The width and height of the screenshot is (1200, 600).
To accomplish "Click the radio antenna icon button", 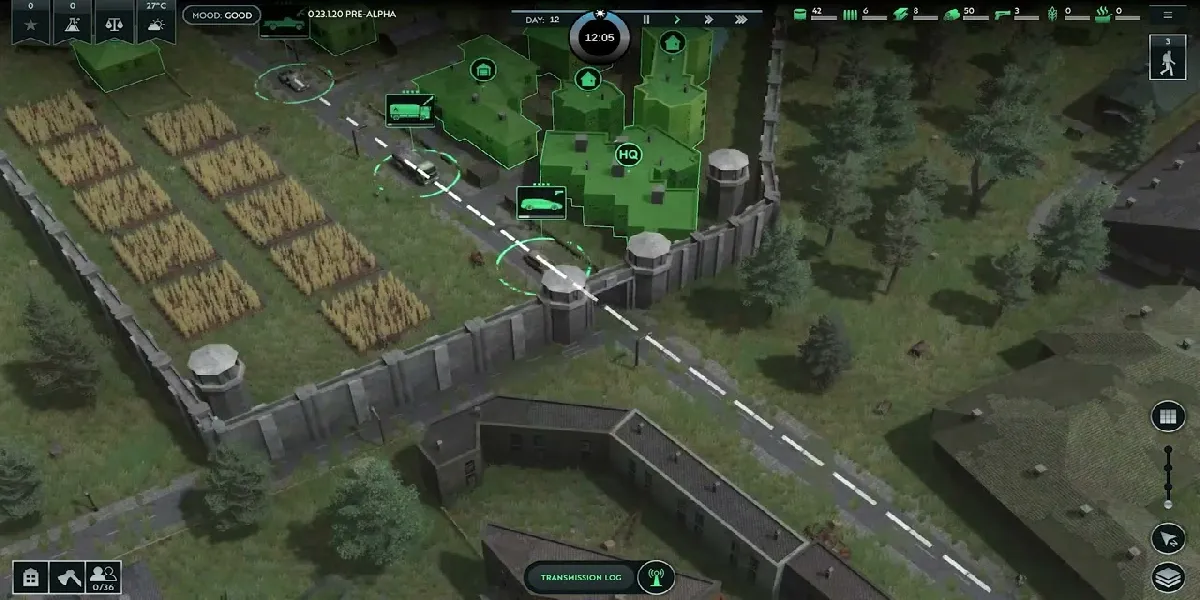I will coord(656,577).
